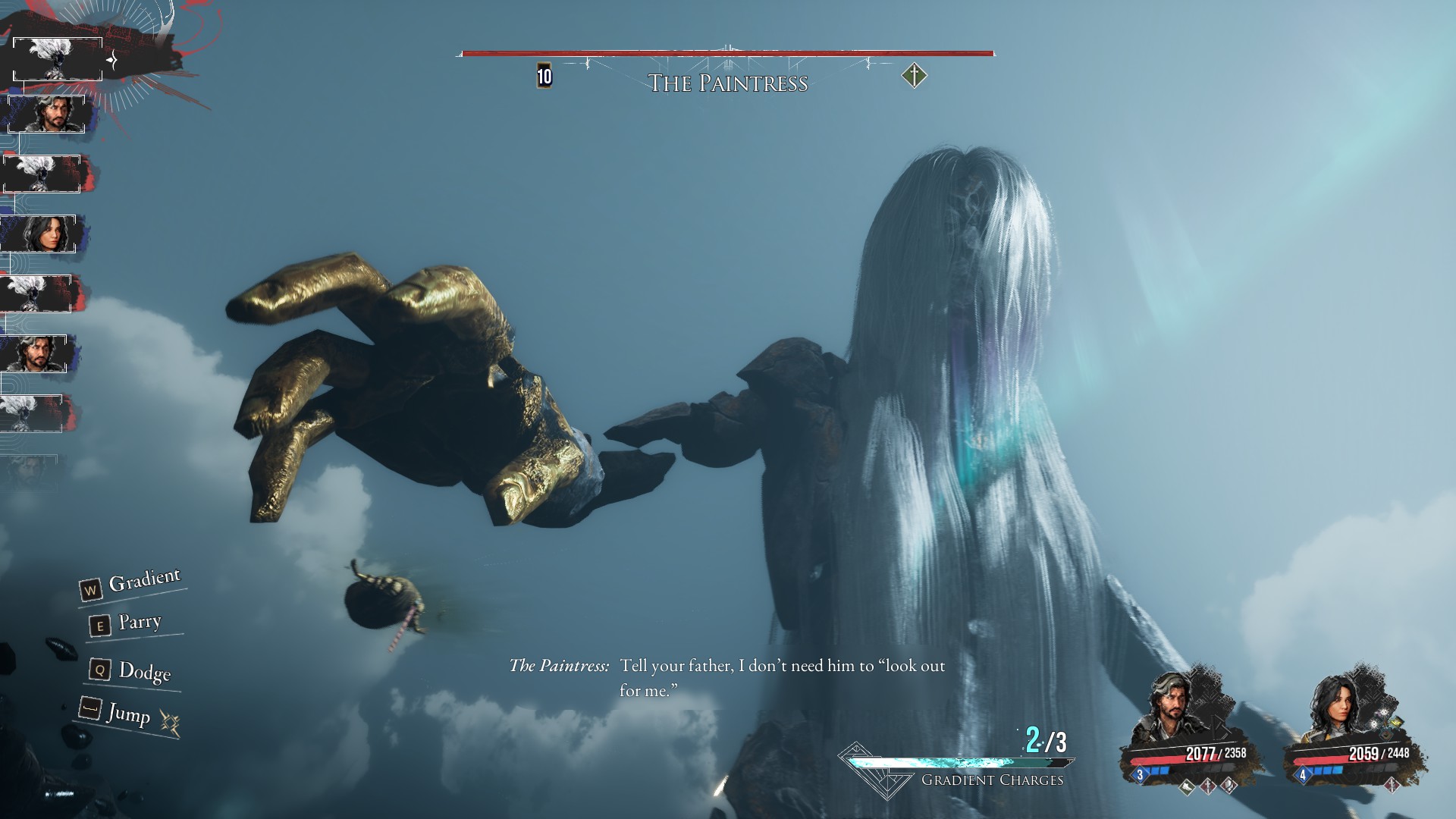Click the level 10 badge by the boss name
Image resolution: width=1456 pixels, height=819 pixels.
[544, 76]
